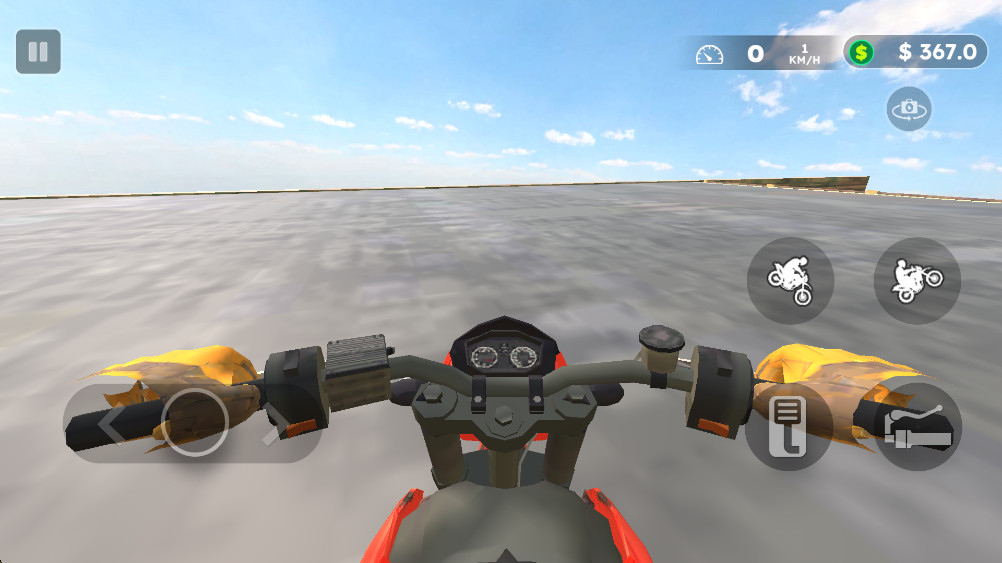
Task: Tap the brake pedal button
Action: pyautogui.click(x=789, y=427)
